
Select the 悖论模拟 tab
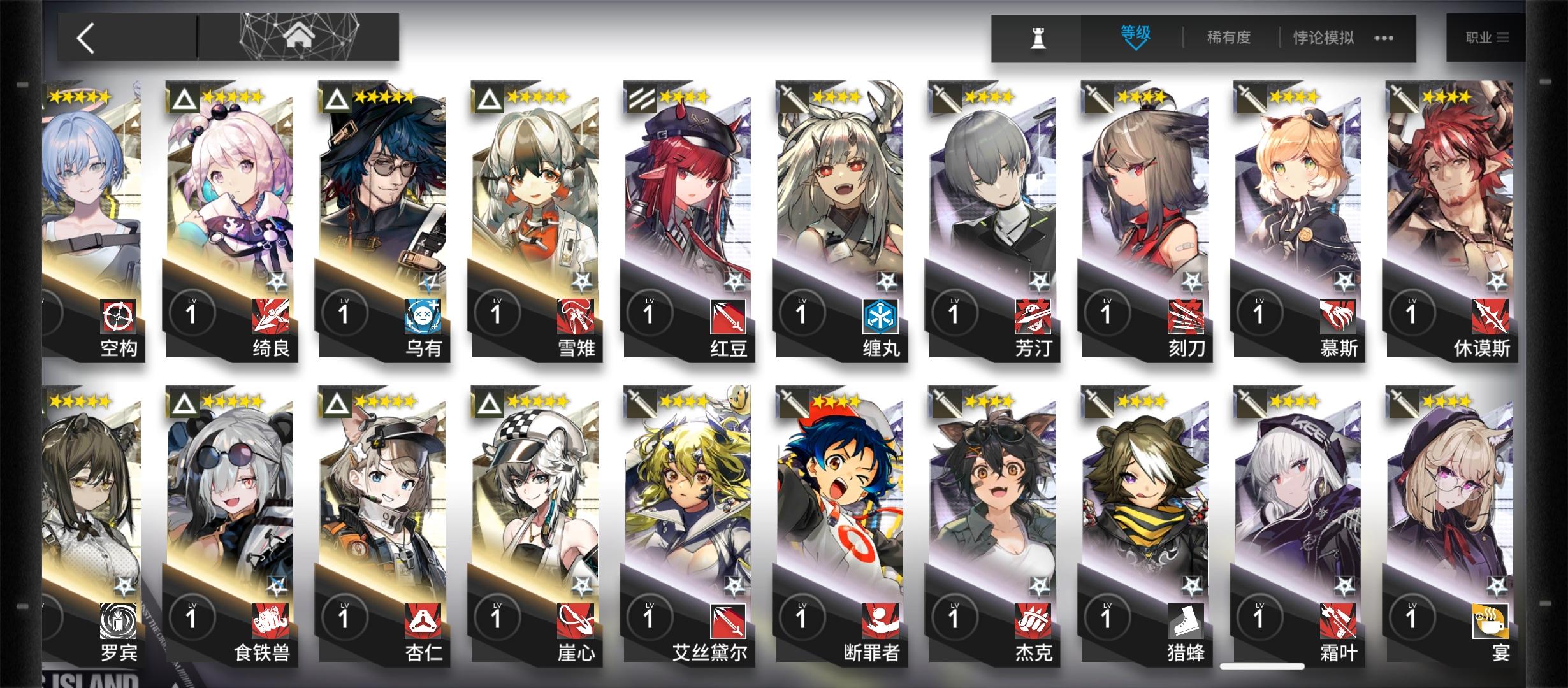1323,37
